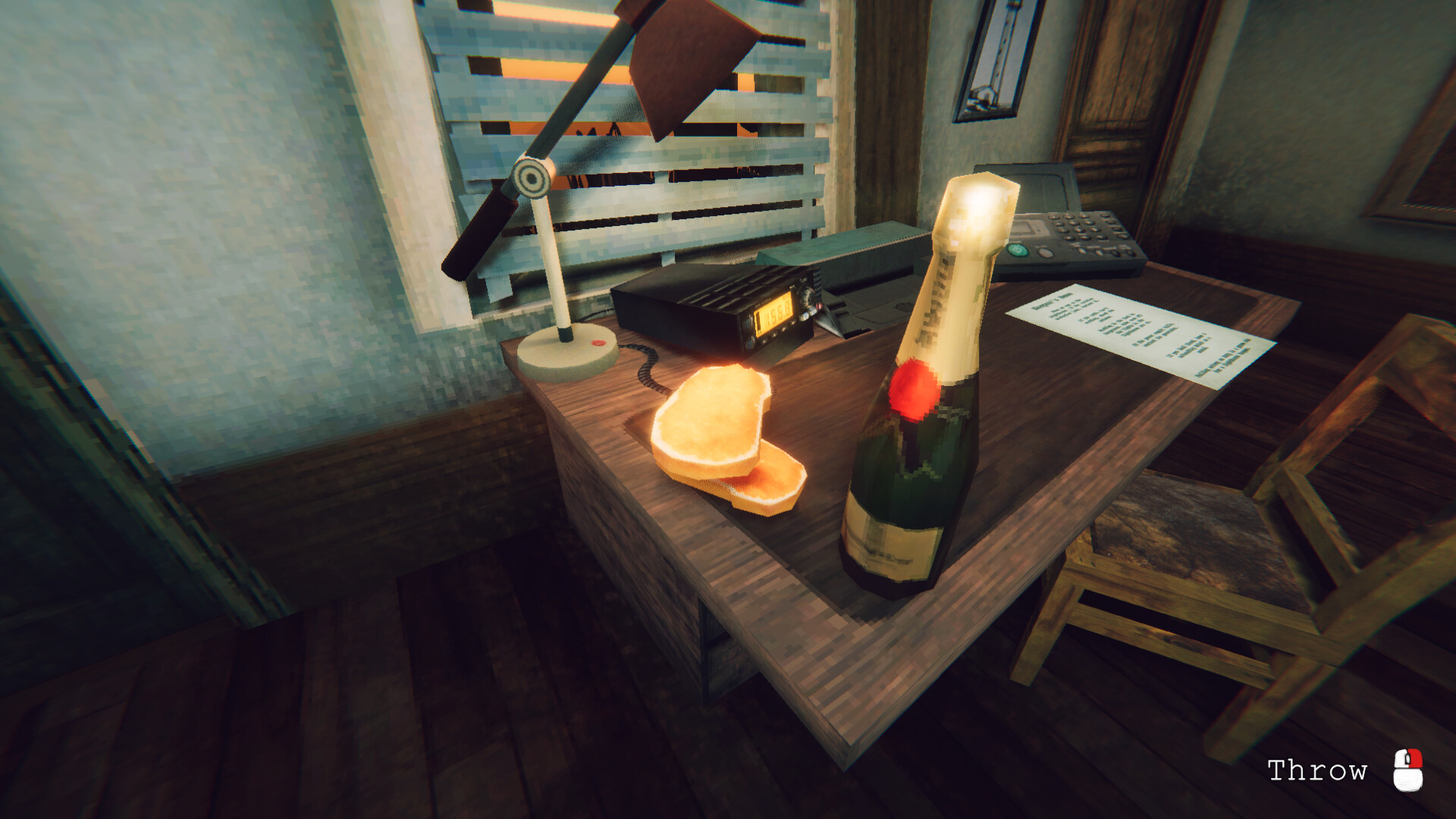Click the lighthouse picture frame on the wall

[995, 57]
